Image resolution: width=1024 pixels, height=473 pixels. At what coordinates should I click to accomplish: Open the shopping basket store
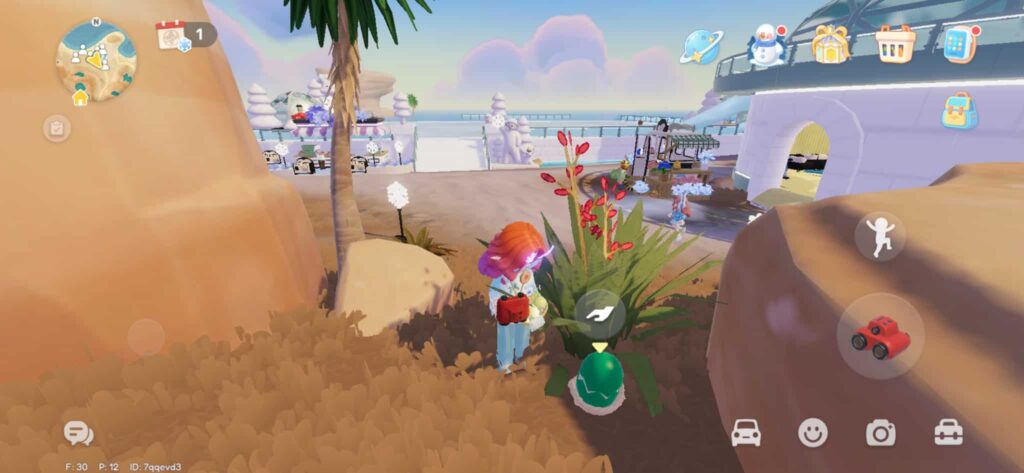tap(895, 44)
